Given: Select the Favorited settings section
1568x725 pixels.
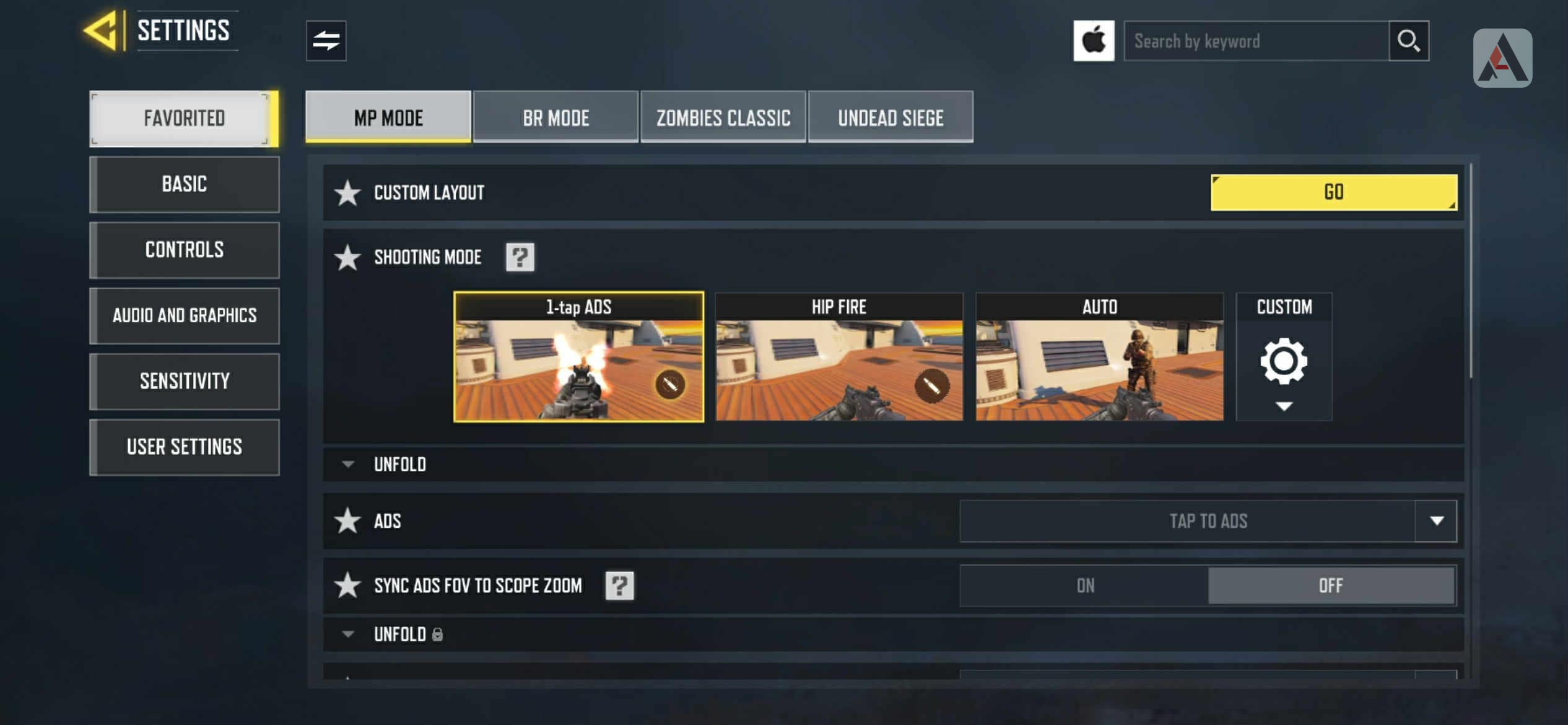Looking at the screenshot, I should 183,118.
